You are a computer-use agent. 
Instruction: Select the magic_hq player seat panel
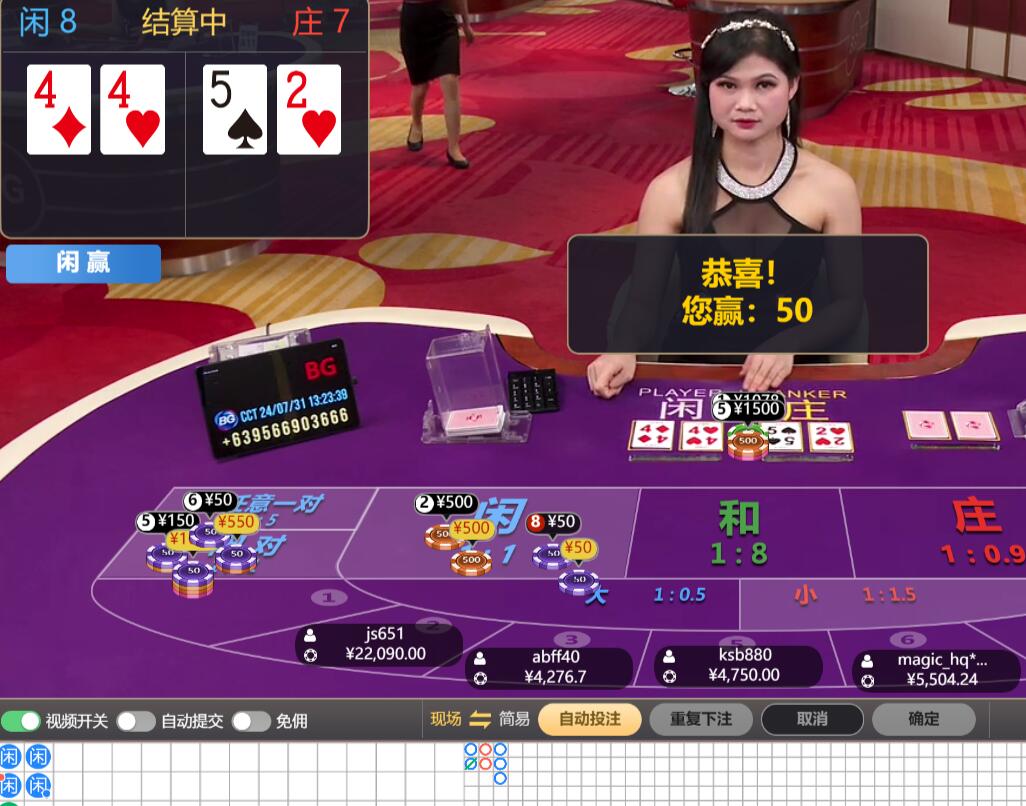[936, 670]
